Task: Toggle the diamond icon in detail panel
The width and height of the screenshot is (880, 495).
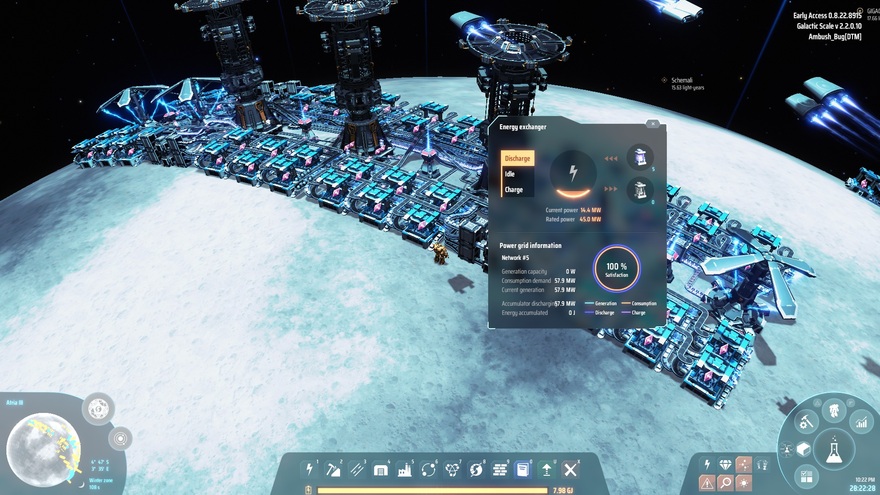Action: (725, 464)
